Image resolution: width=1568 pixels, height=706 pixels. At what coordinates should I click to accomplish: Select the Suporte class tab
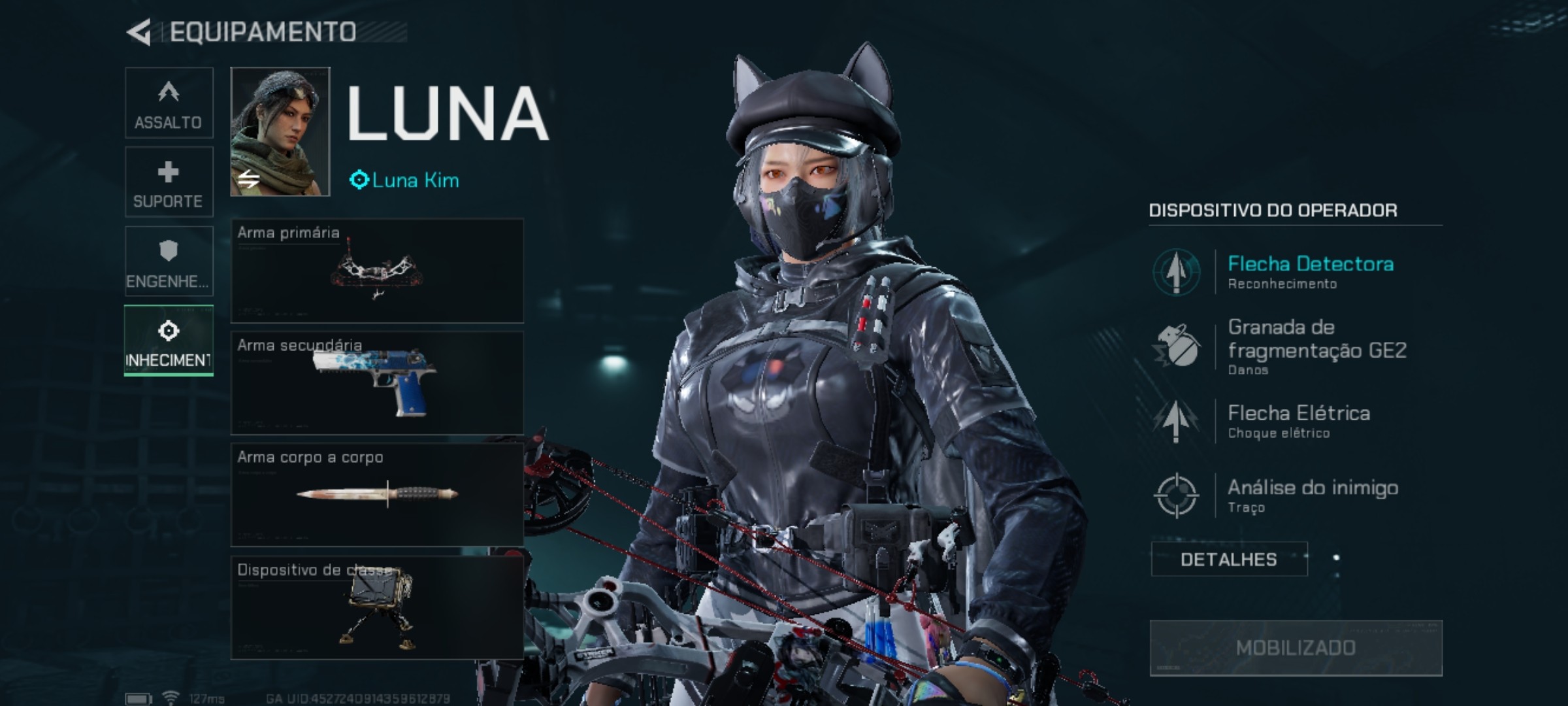169,182
